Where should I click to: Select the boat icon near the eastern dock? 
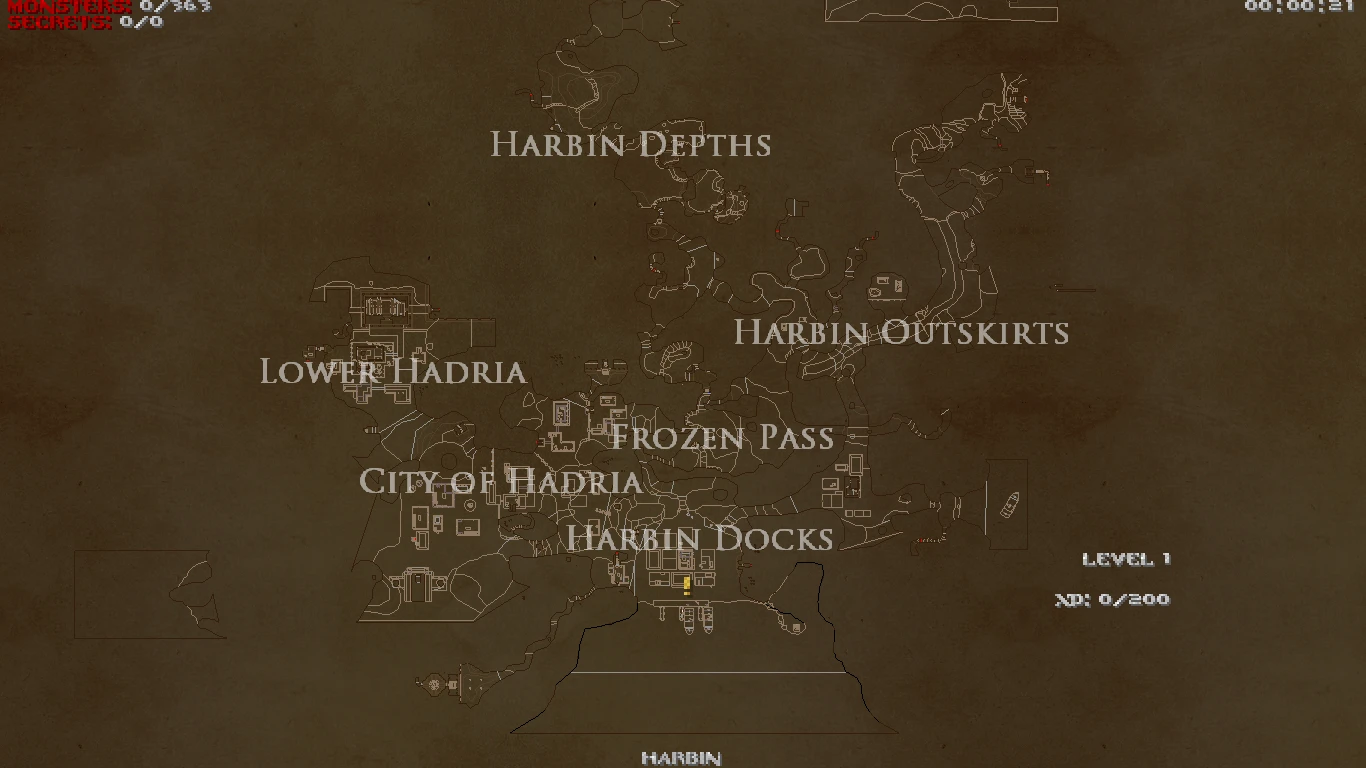1008,503
